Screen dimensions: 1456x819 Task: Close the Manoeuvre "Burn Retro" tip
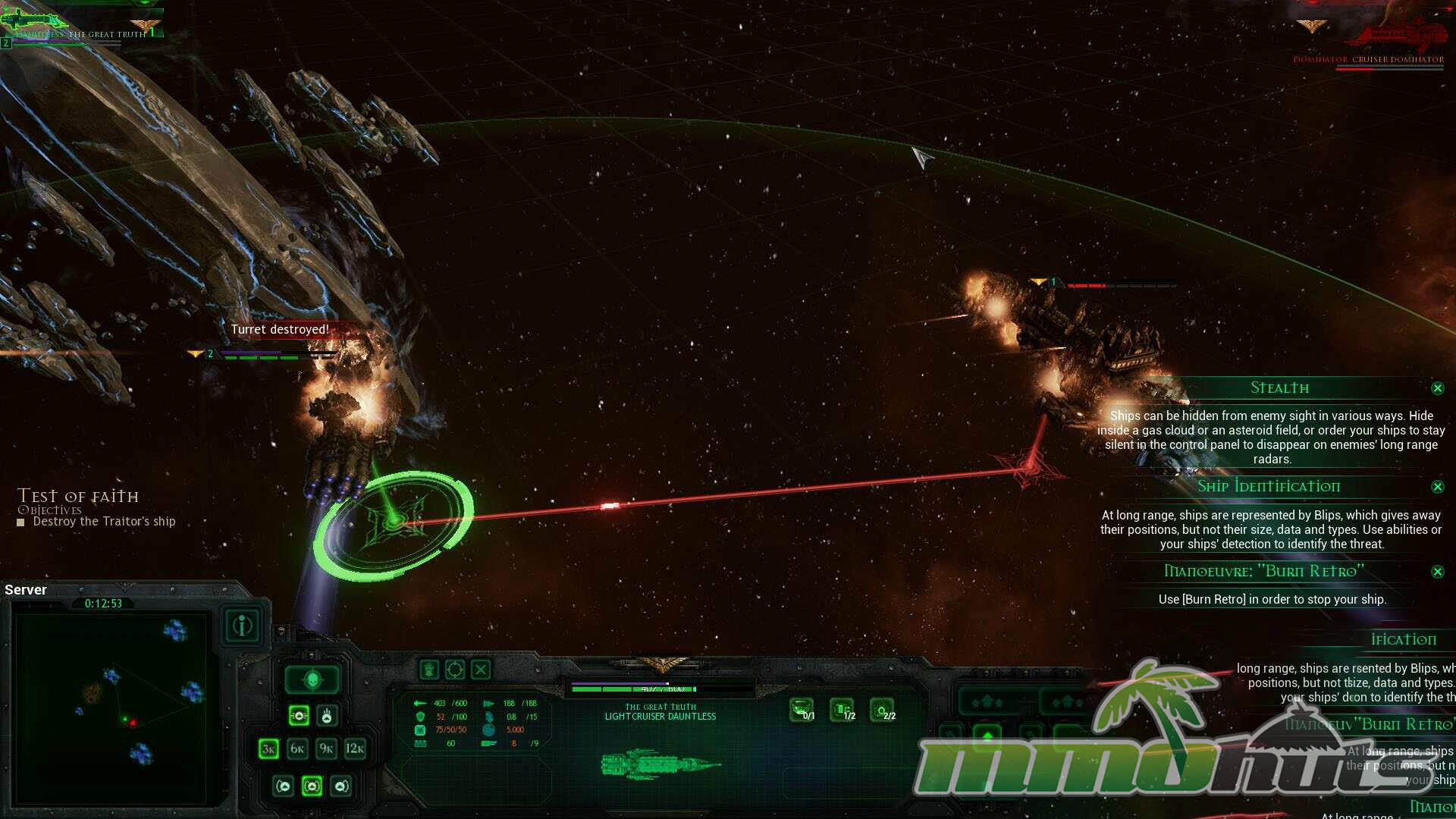tap(1437, 572)
